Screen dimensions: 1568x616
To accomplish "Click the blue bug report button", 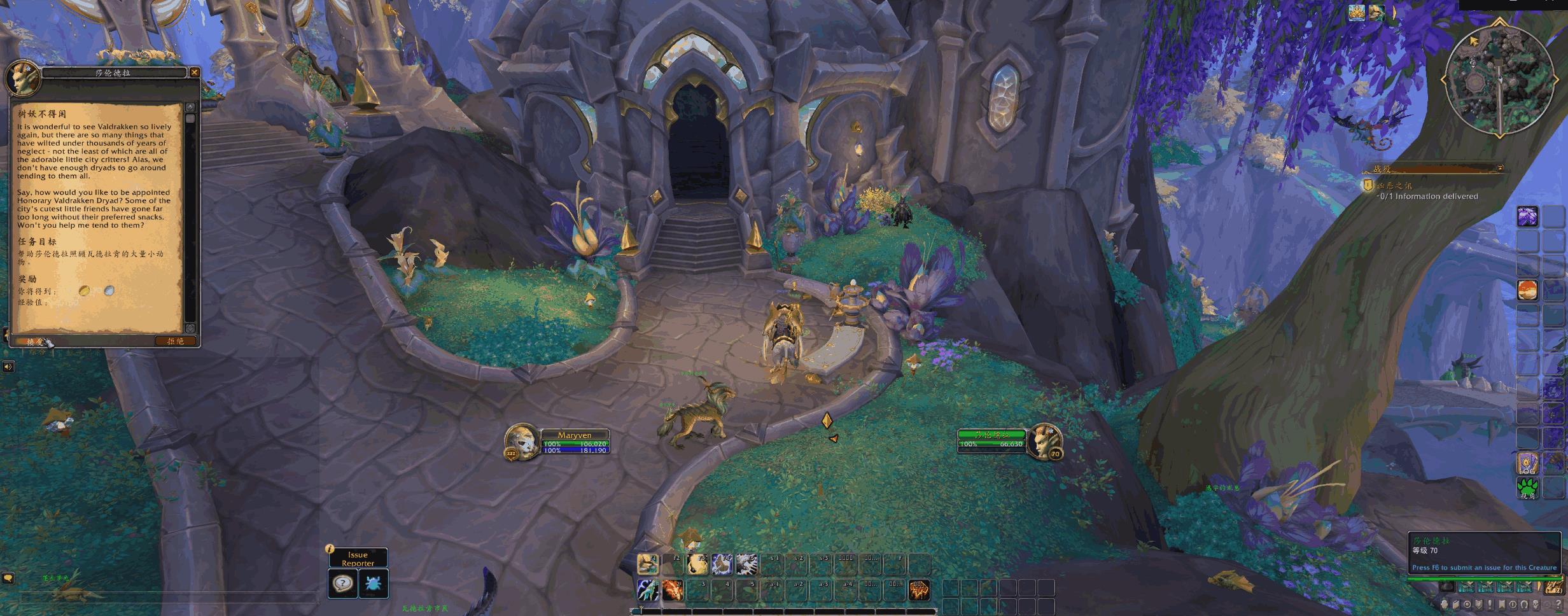I will click(373, 583).
